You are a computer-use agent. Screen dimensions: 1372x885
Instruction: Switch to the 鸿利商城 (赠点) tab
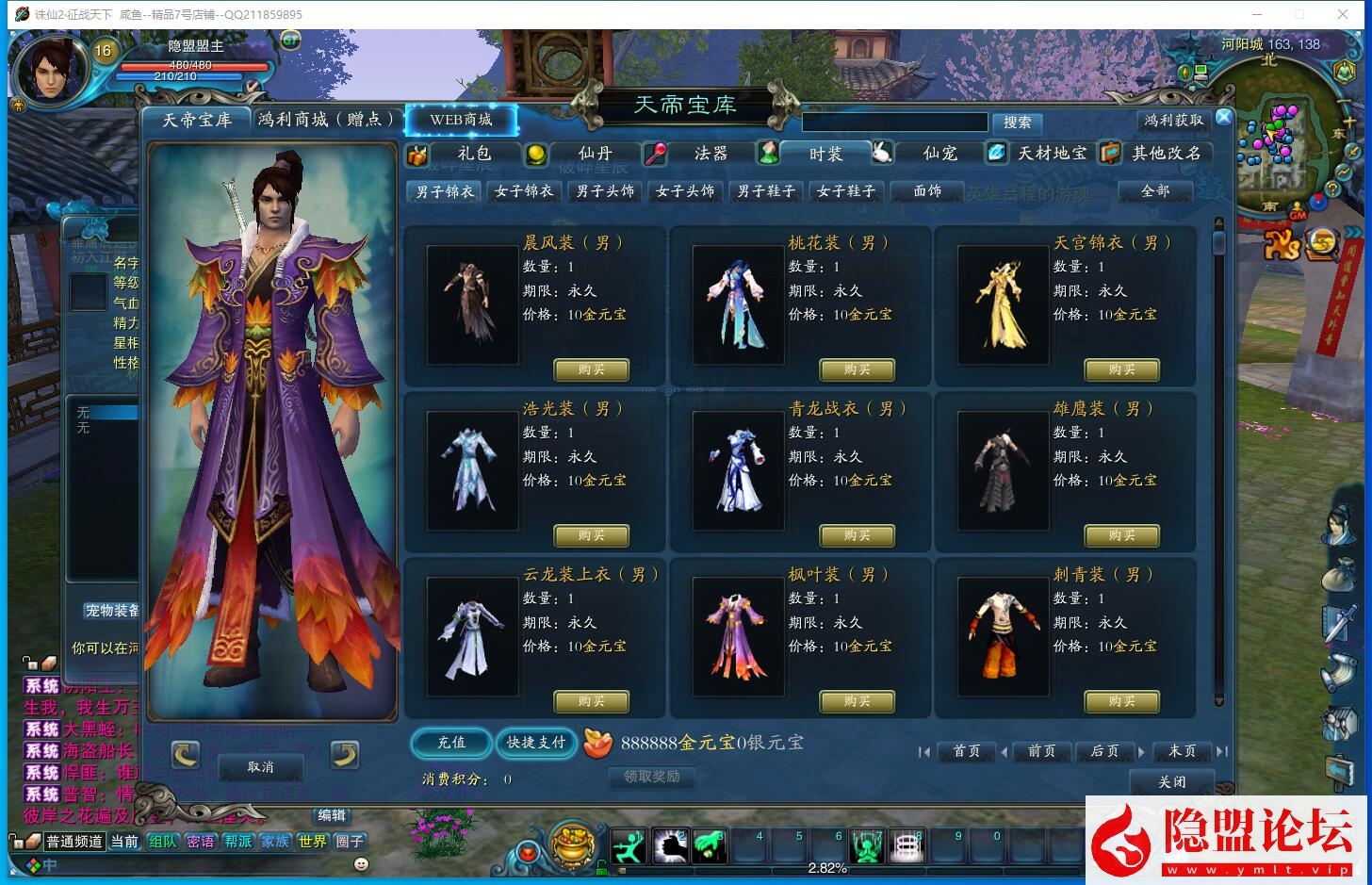(x=325, y=120)
